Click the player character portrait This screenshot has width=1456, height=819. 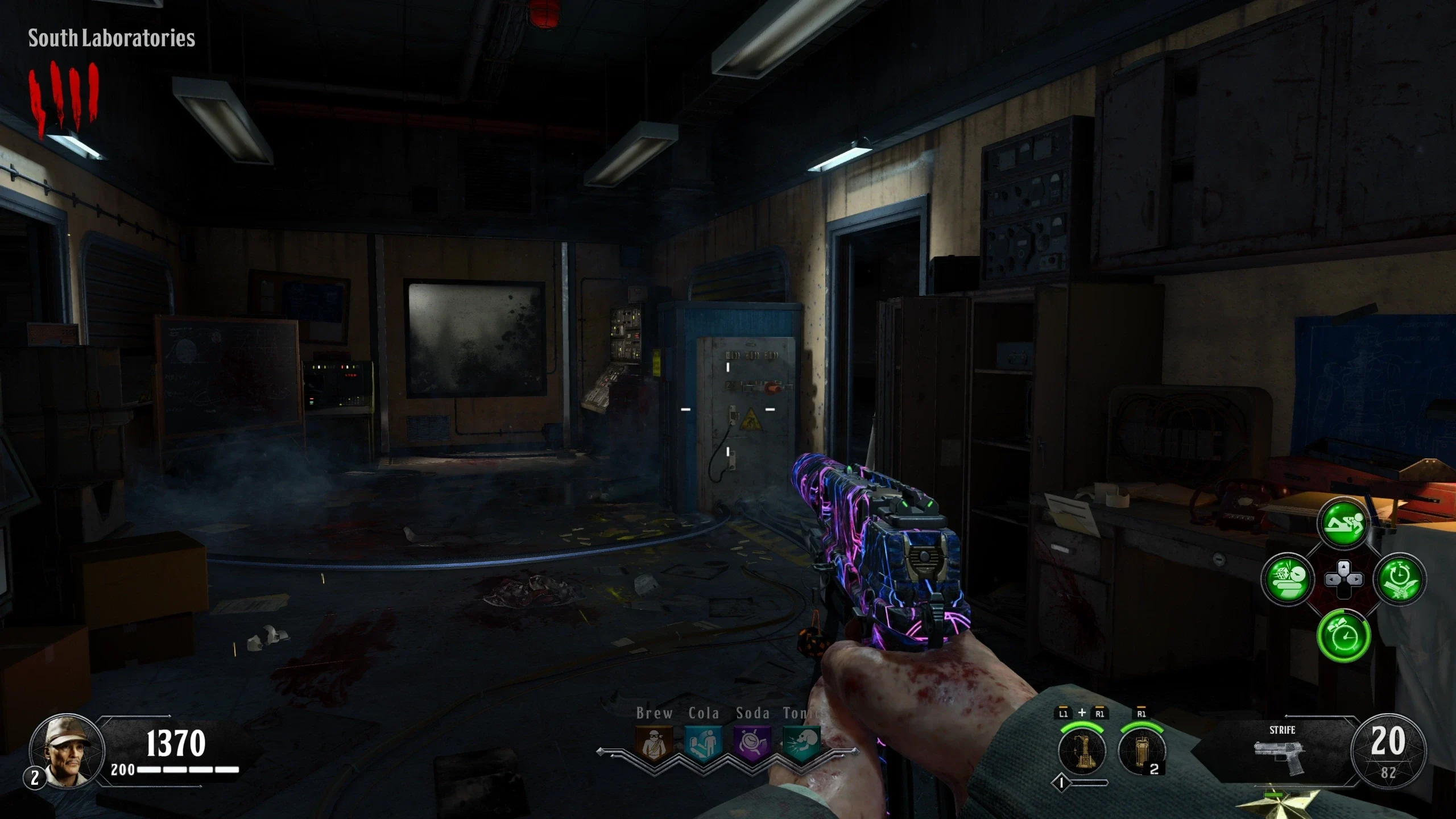pos(67,750)
